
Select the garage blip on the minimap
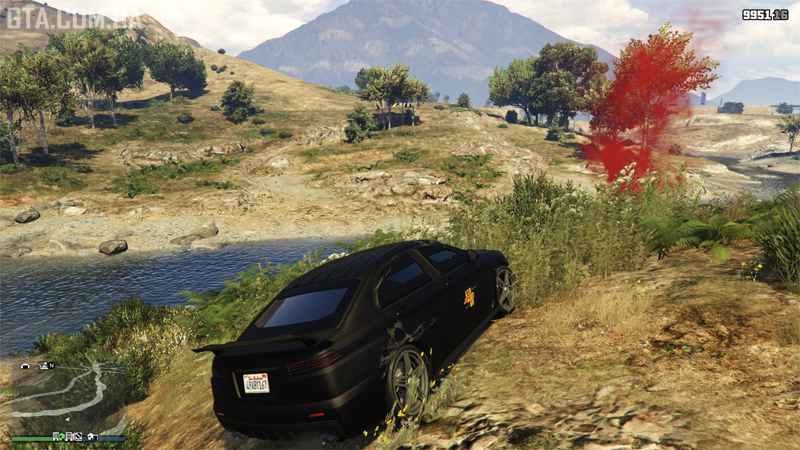point(25,366)
